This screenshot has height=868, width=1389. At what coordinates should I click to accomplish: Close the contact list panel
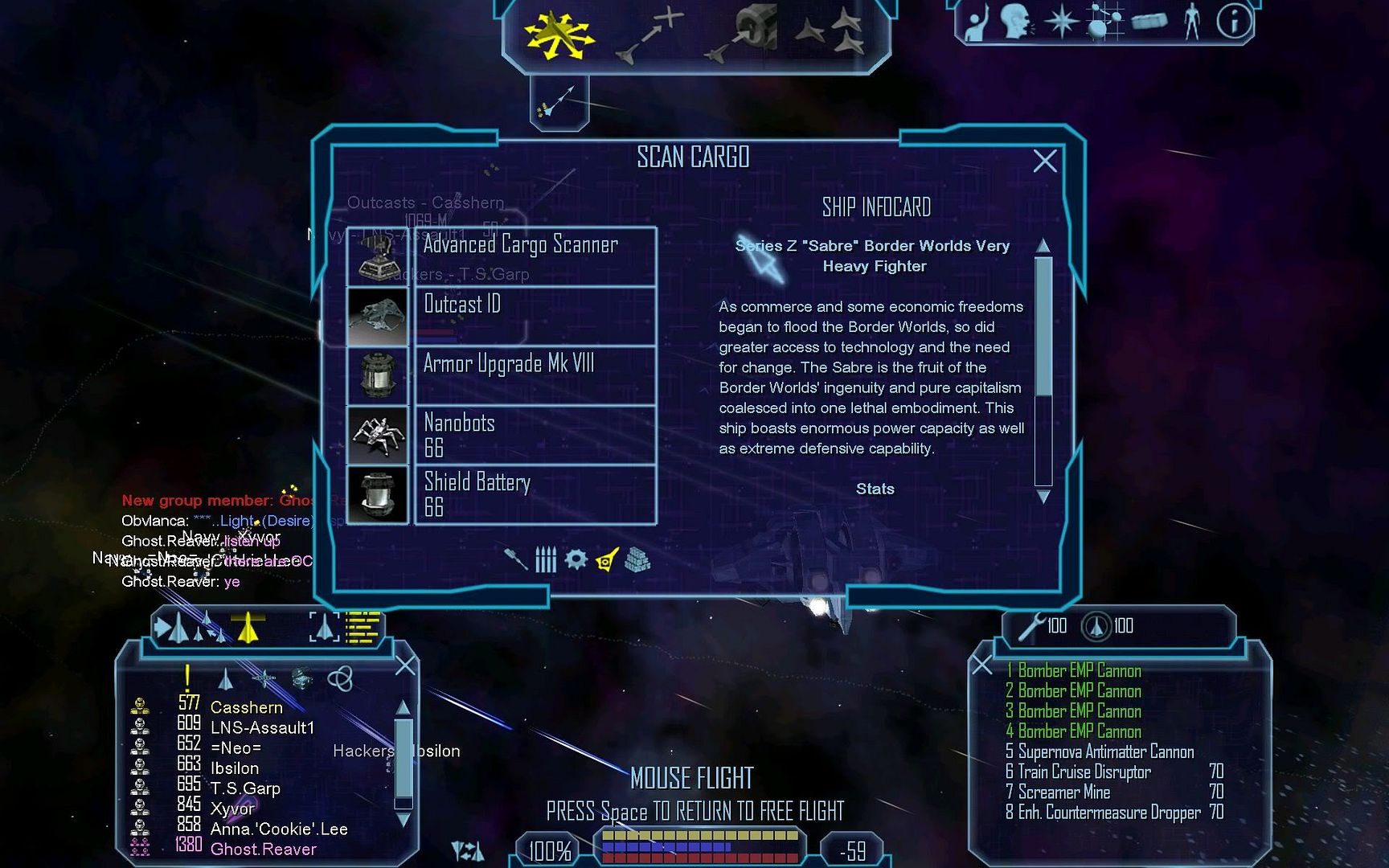tap(405, 665)
